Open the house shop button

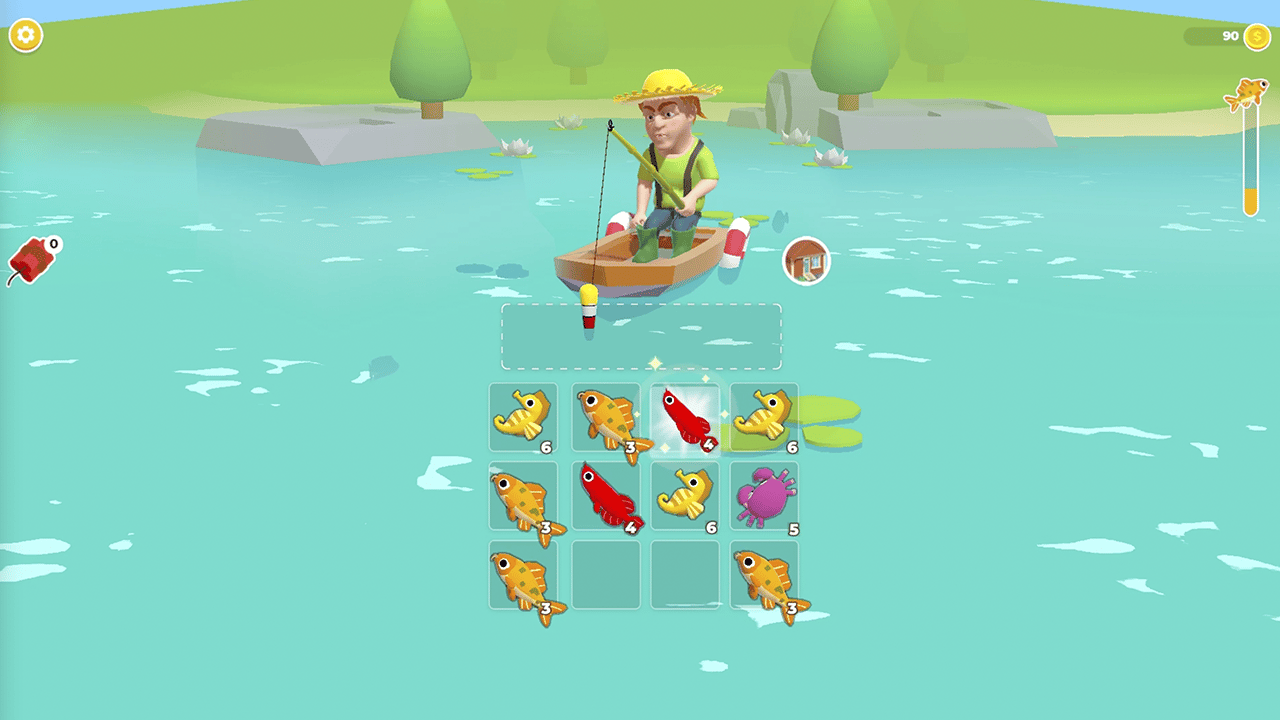[806, 259]
